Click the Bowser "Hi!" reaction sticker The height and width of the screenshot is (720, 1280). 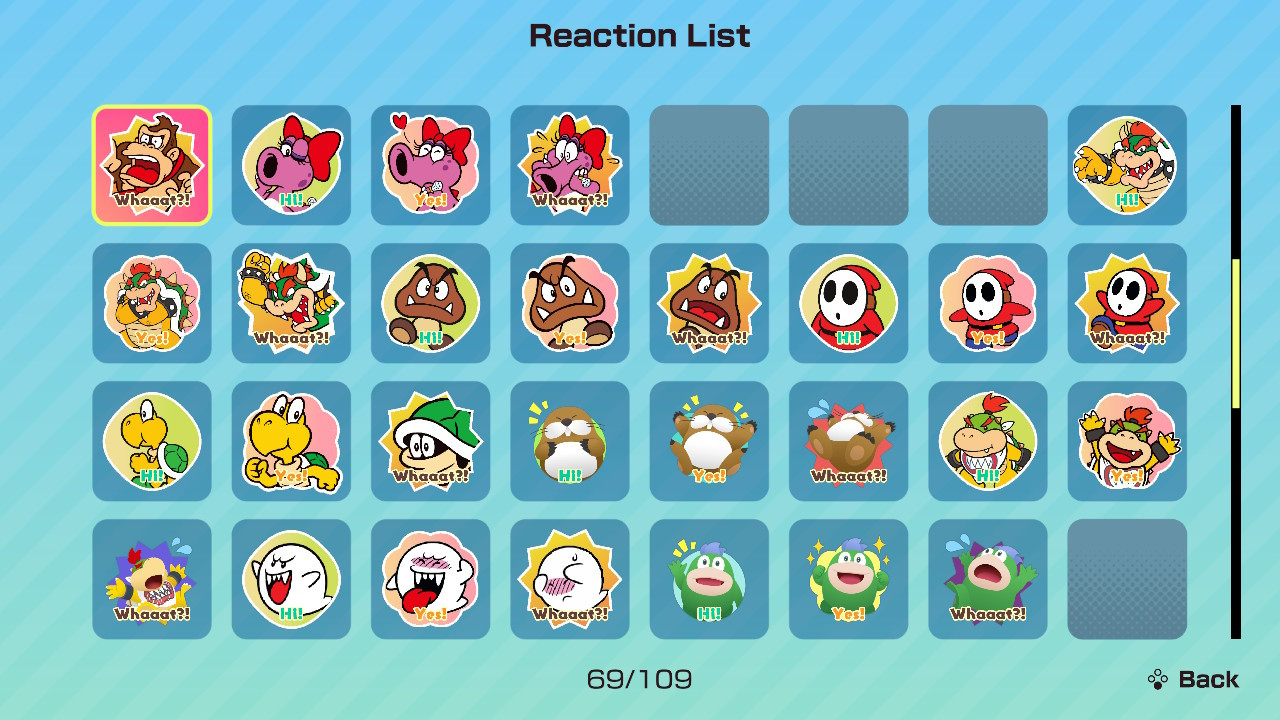[x=1126, y=164]
